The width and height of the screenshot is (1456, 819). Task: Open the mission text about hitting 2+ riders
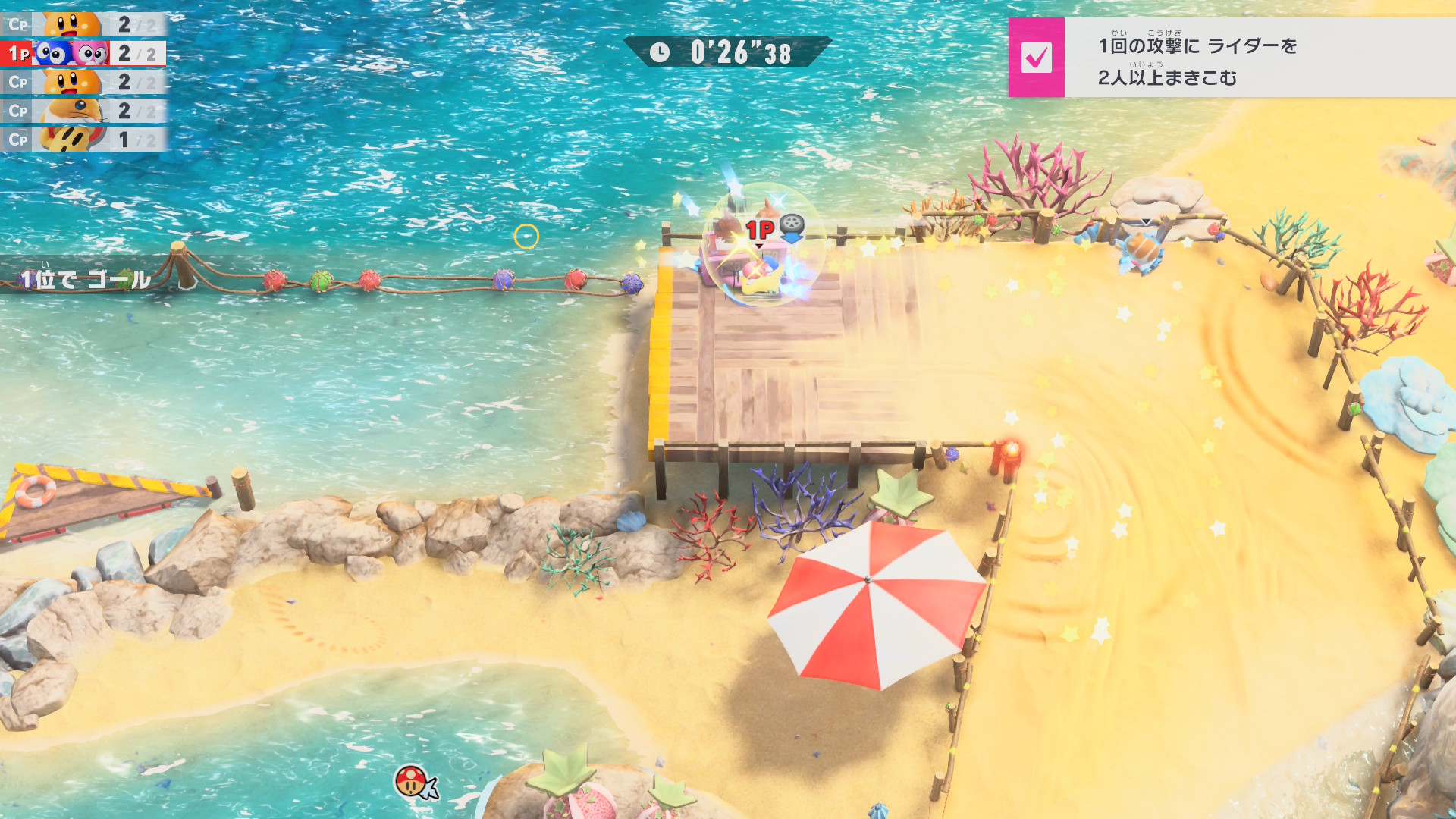pos(1198,61)
